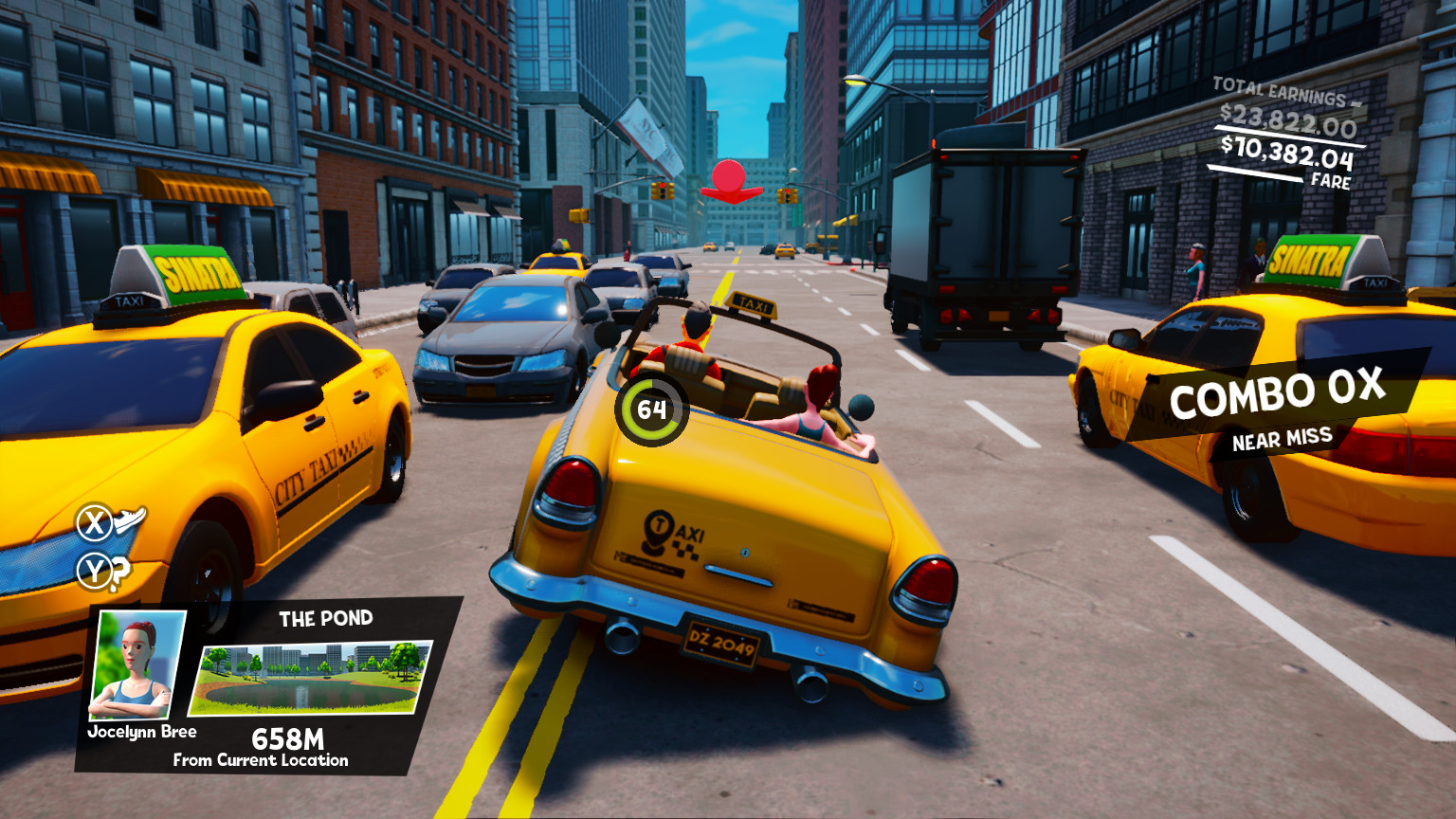Click the TAXI logo decal on the trunk
This screenshot has height=819, width=1456.
point(673,533)
